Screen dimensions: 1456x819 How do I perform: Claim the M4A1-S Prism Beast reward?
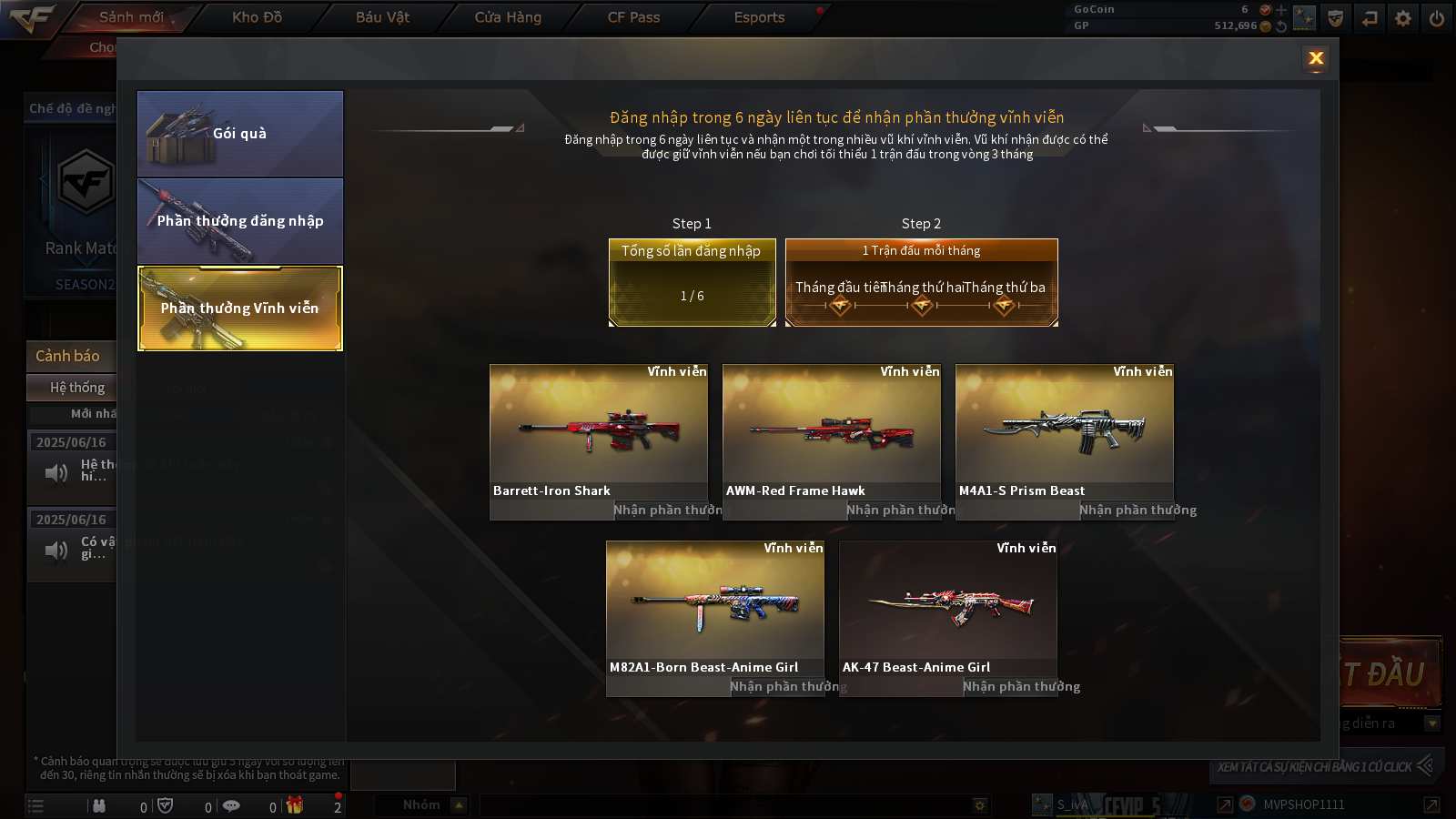point(1137,511)
